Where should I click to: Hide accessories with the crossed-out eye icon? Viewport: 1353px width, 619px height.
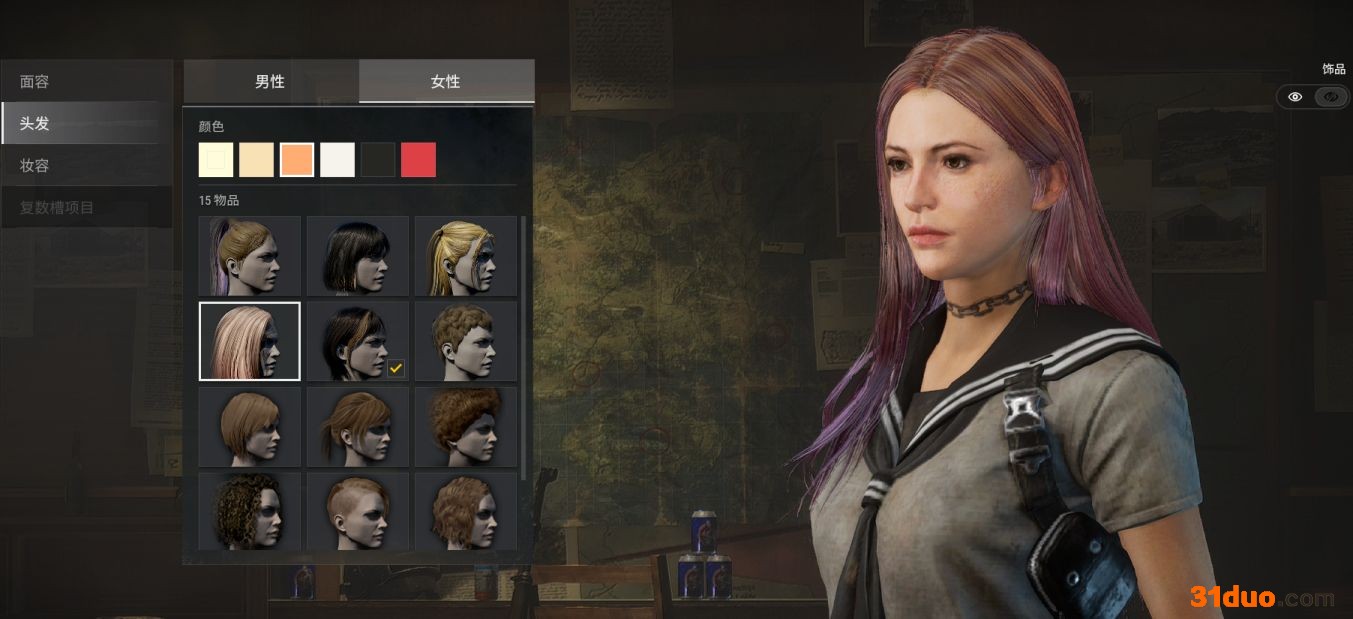(x=1330, y=97)
